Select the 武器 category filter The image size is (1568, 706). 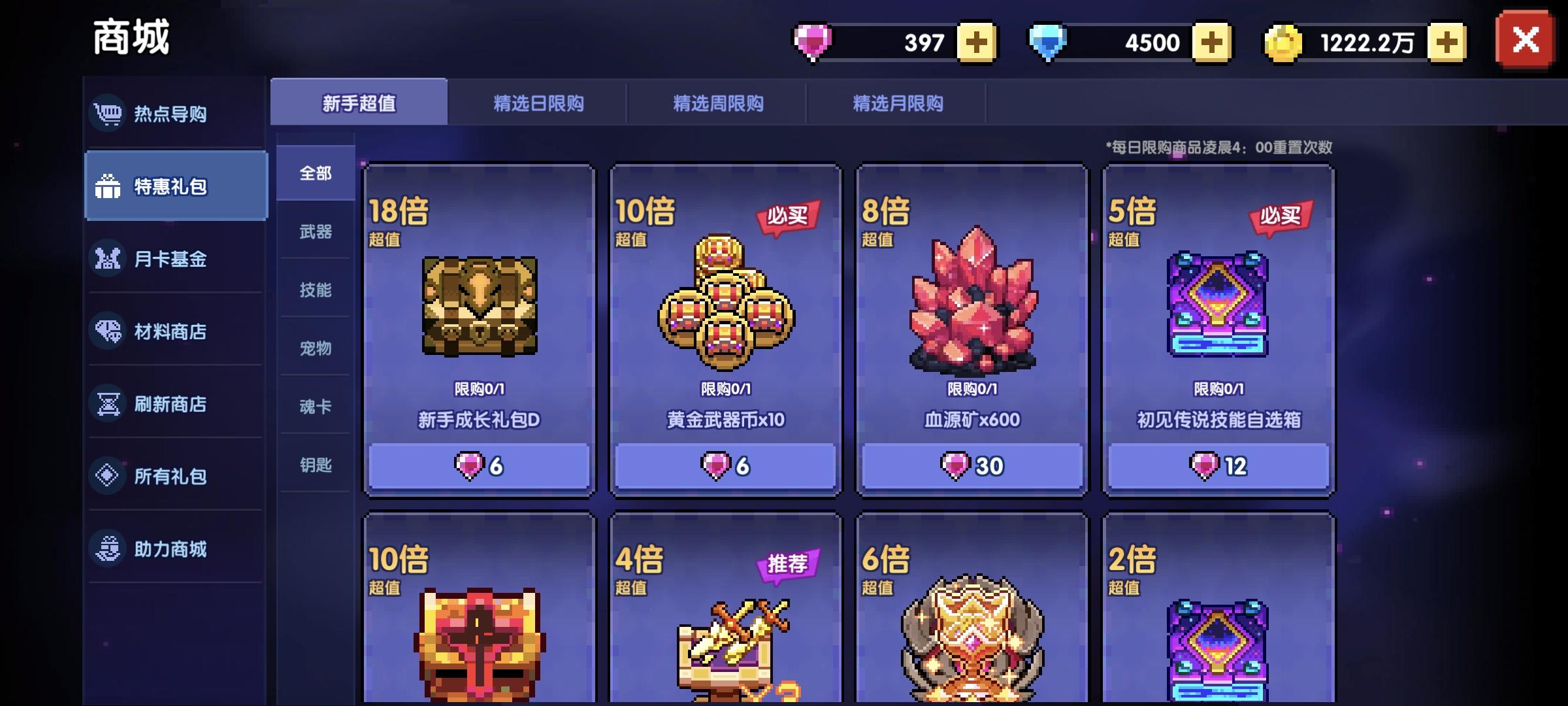pyautogui.click(x=316, y=231)
